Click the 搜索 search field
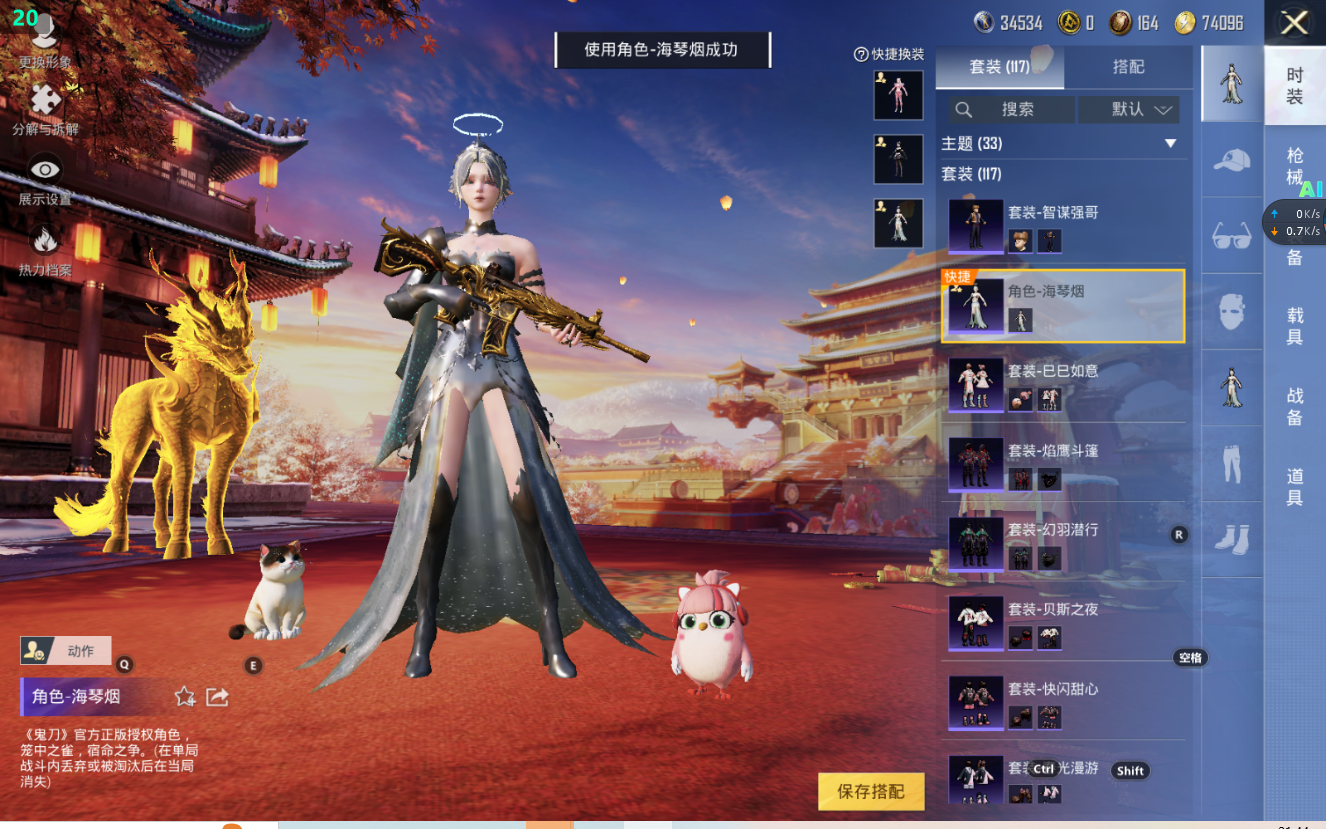Screen dimensions: 1326x829 click(x=1012, y=109)
